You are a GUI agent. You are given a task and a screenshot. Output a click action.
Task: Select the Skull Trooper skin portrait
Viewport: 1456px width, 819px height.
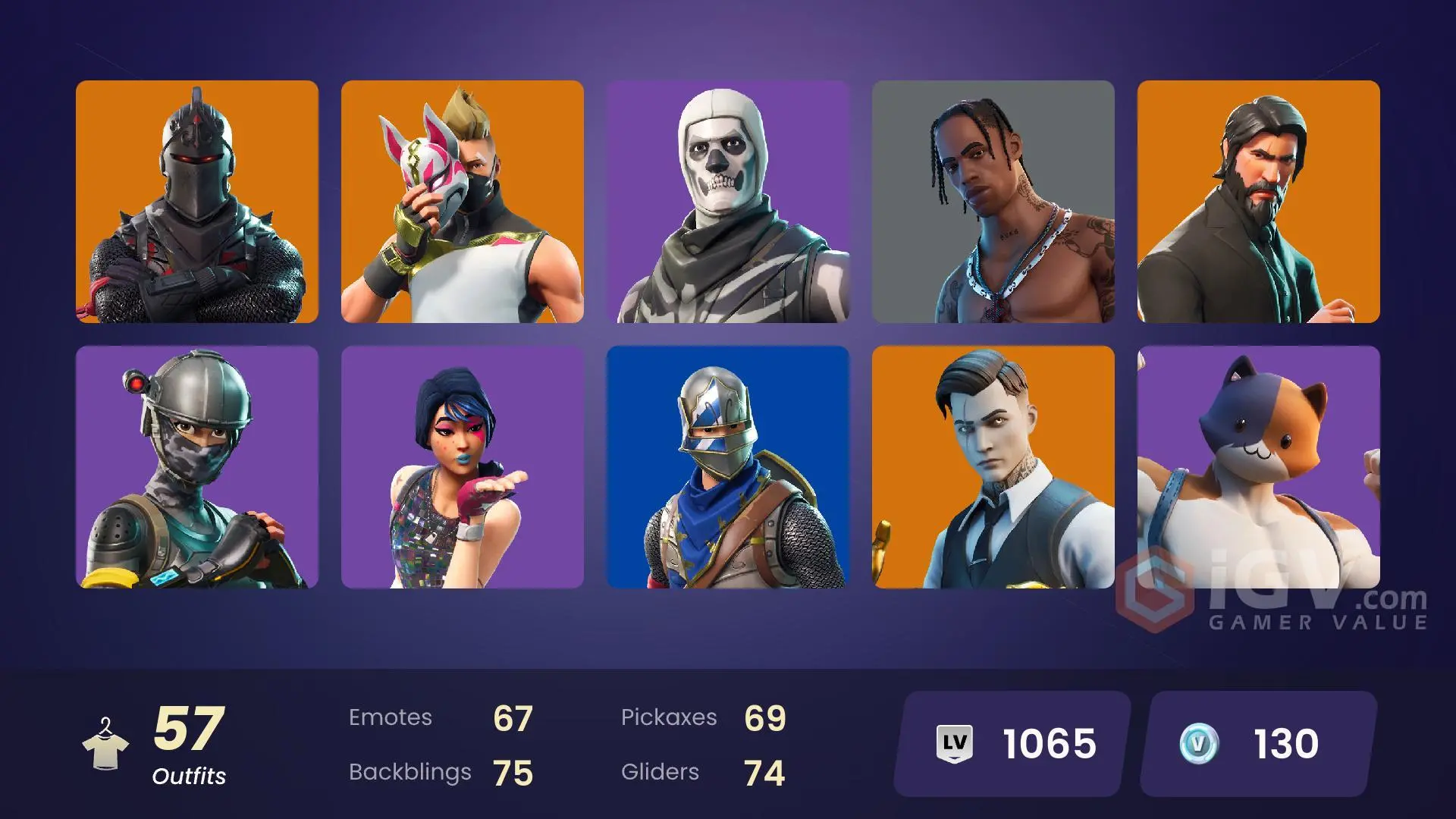(730, 201)
